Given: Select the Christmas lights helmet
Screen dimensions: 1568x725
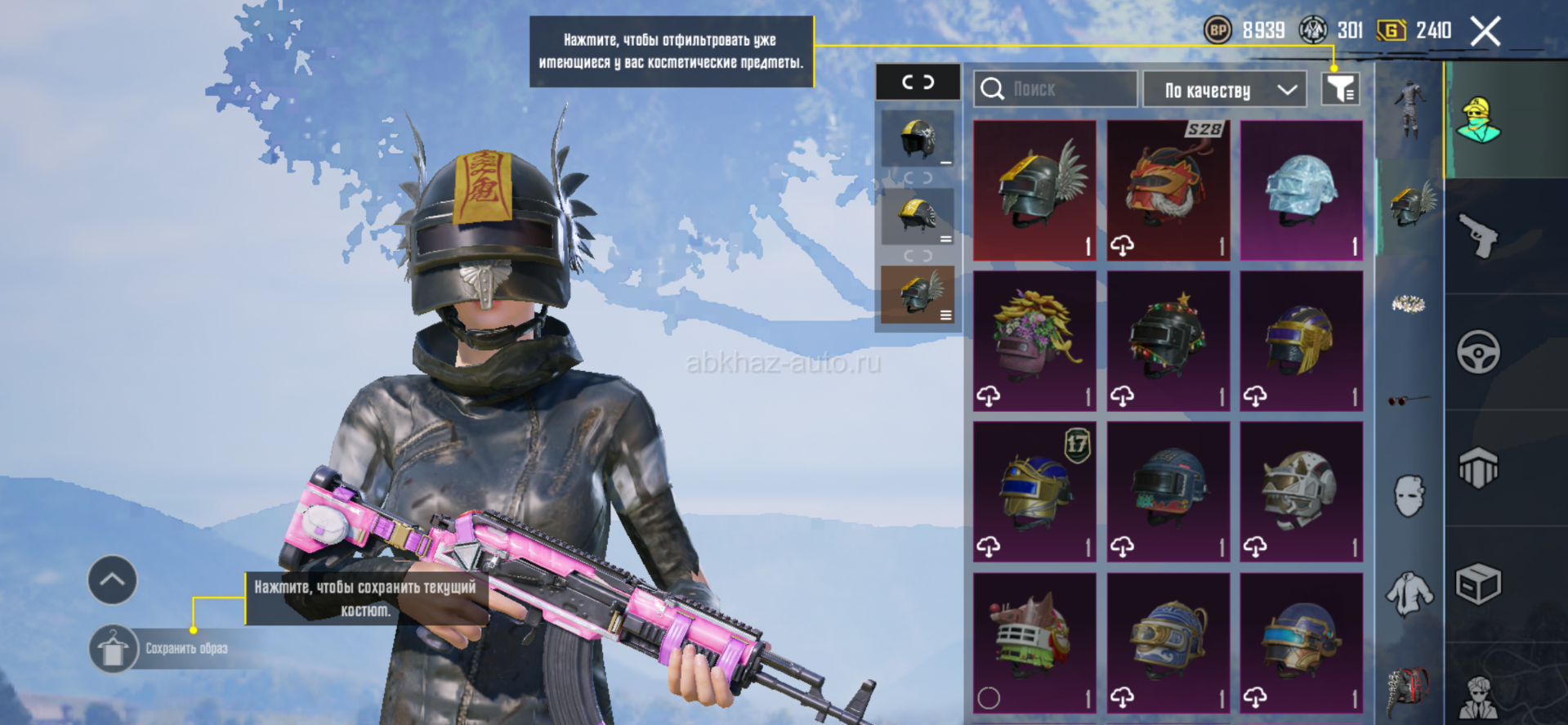Looking at the screenshot, I should point(1168,340).
